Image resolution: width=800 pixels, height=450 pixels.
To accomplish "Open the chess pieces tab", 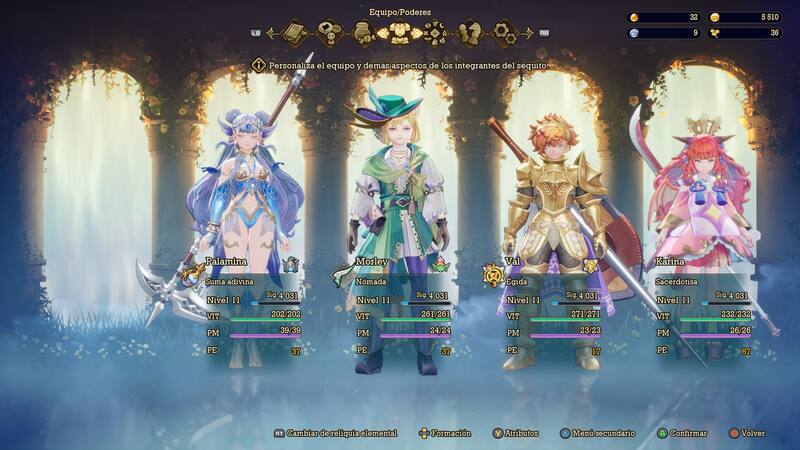I will coord(469,34).
